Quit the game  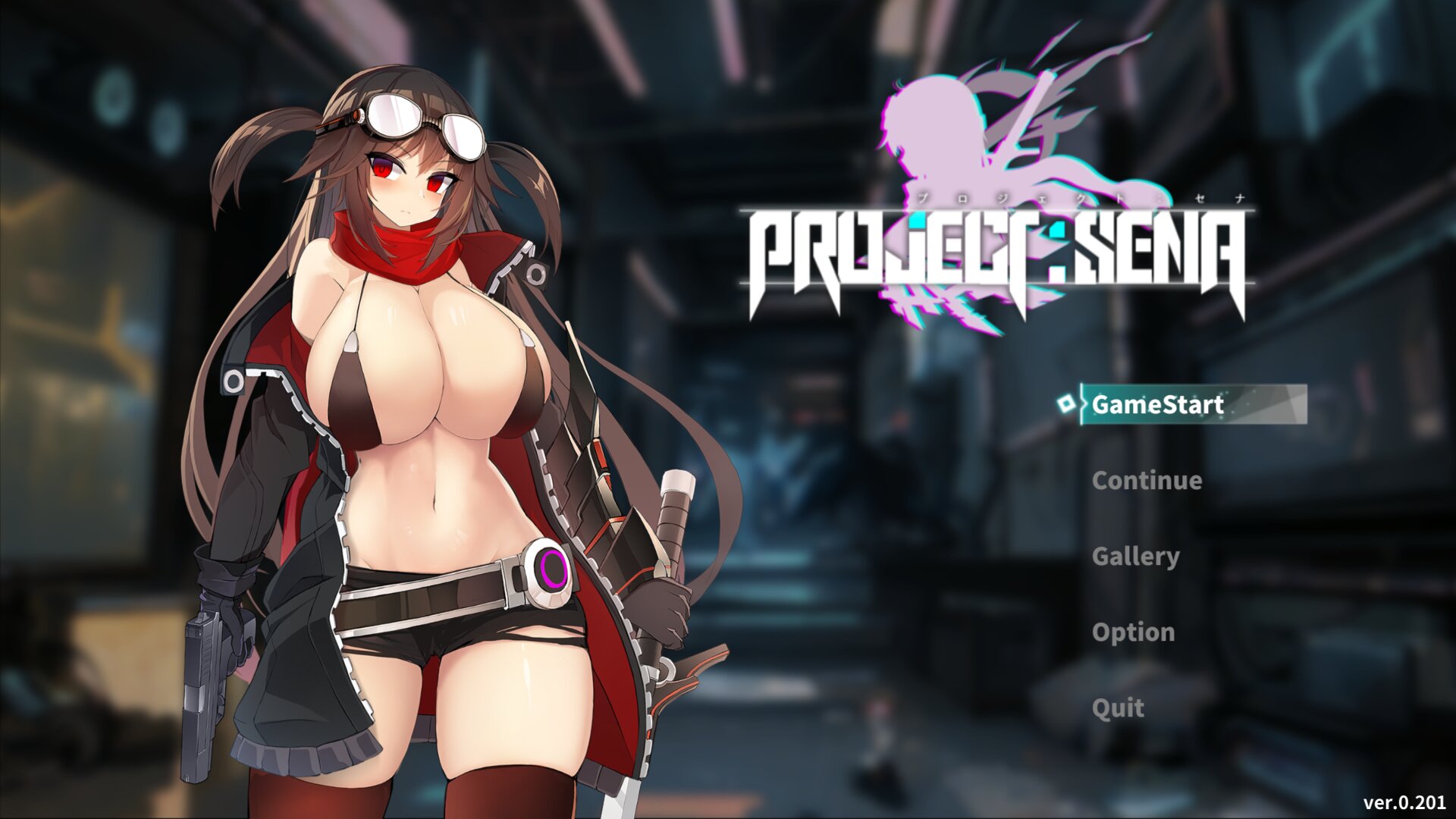pos(1118,708)
